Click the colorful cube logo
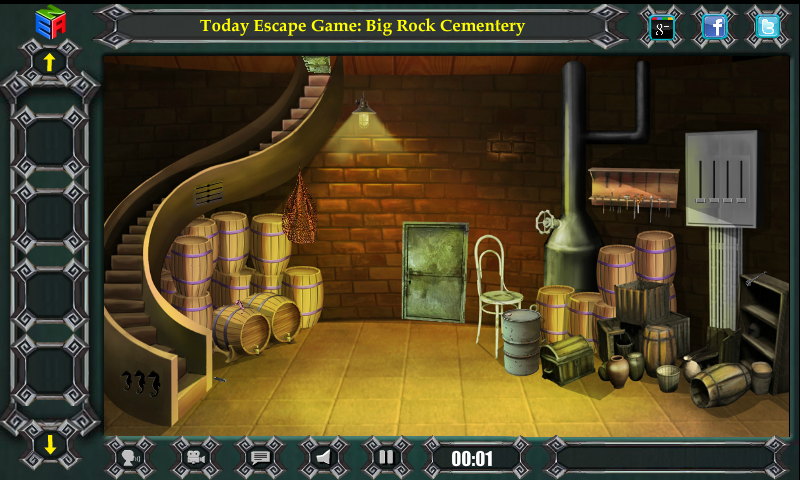Screen dimensions: 800x480 [49, 21]
